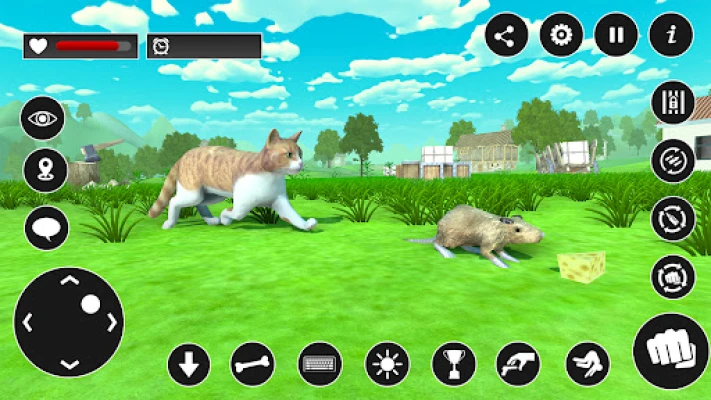Tap the down arrow button
Image resolution: width=711 pixels, height=400 pixels.
tap(189, 364)
